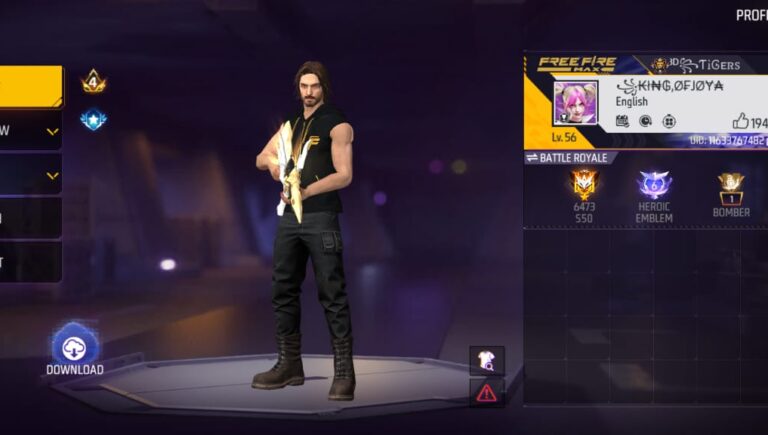Select the highlighted yellow side menu tab
The image size is (768, 435).
pyautogui.click(x=31, y=87)
